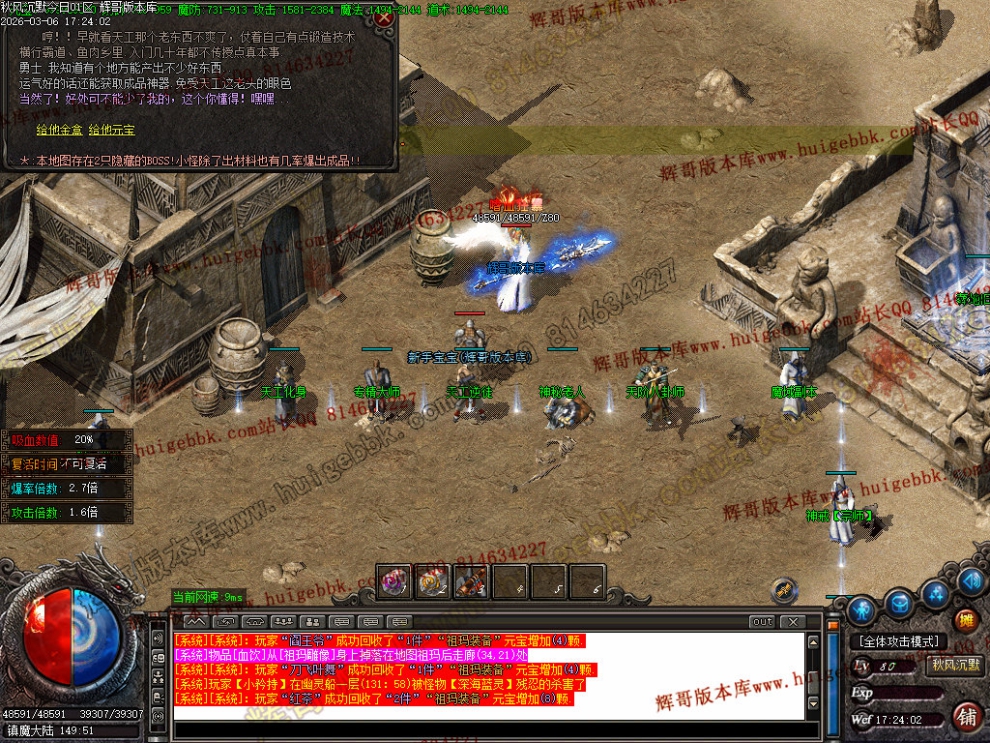Use the third hotbar item slot

pos(471,581)
